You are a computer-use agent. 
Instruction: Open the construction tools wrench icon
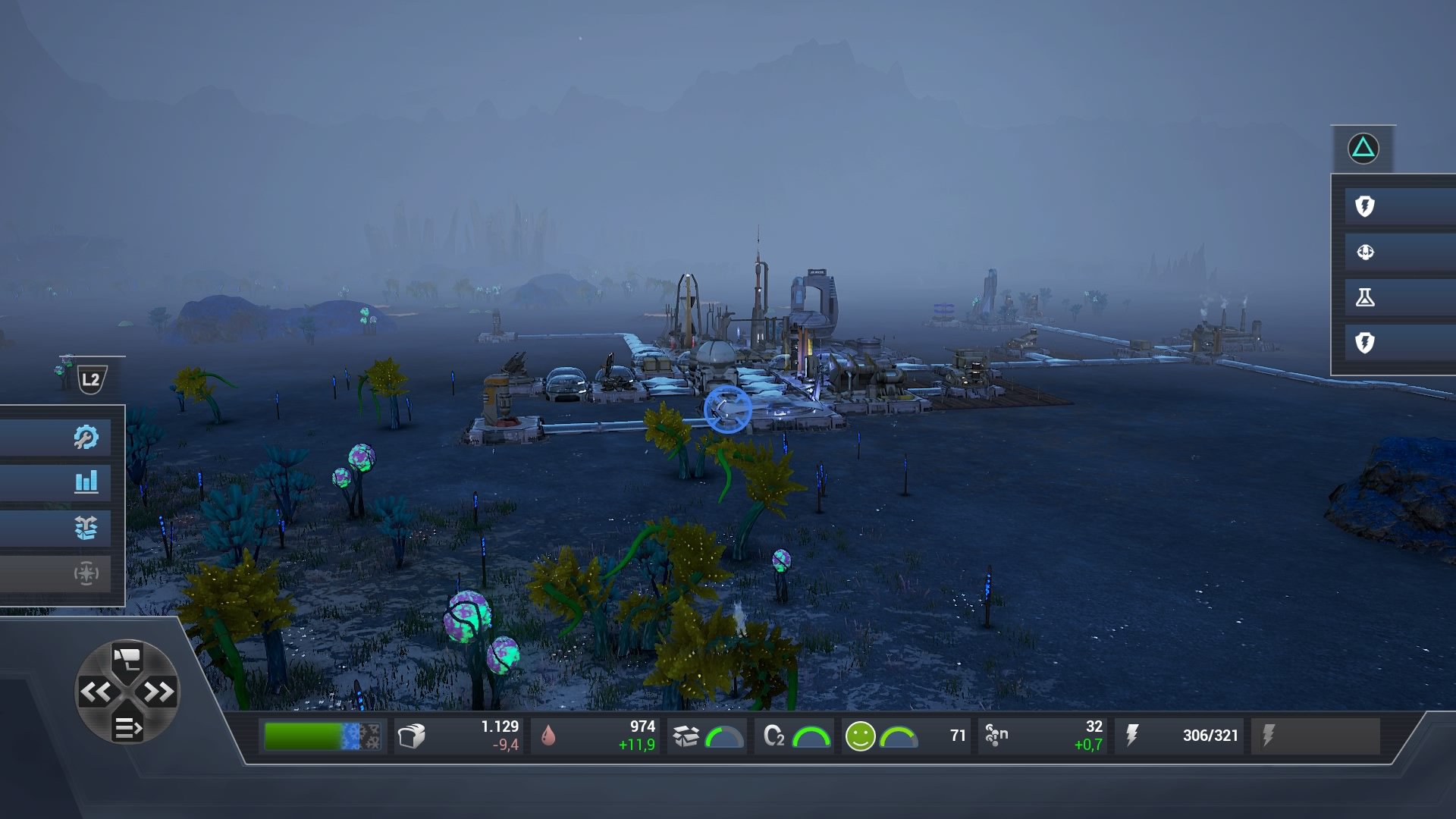point(87,436)
